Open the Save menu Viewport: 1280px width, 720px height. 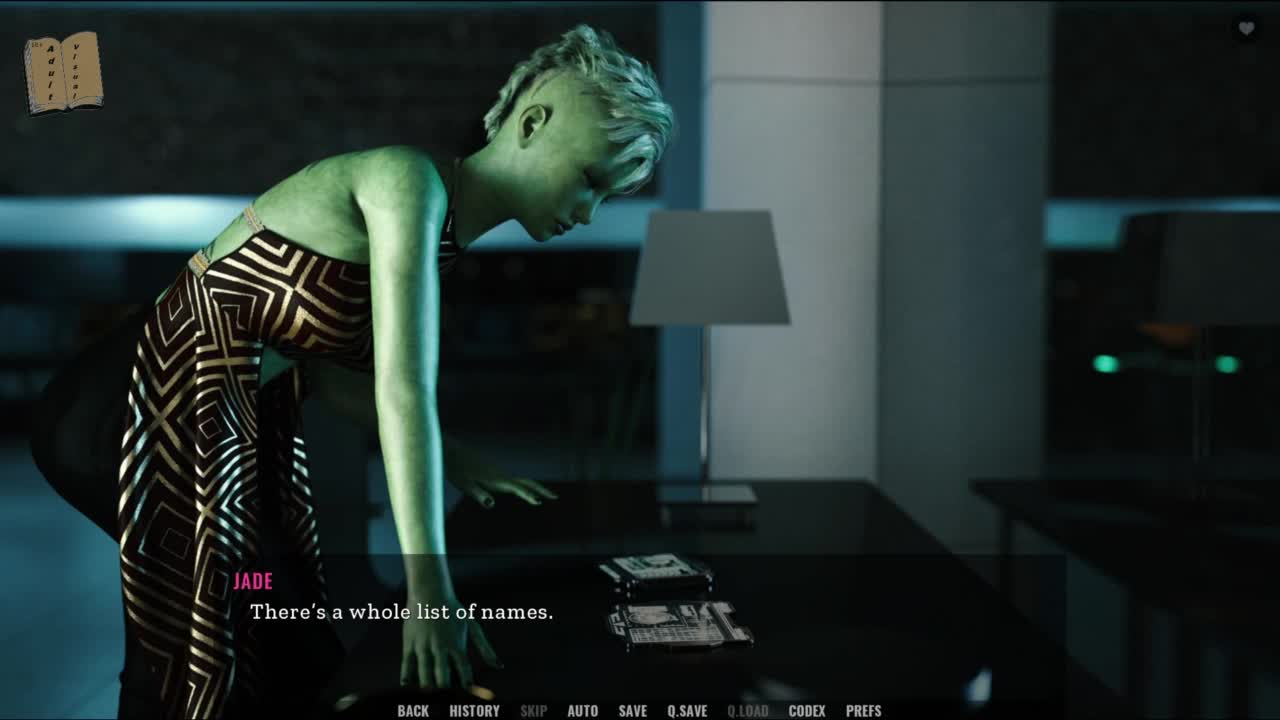coord(632,711)
